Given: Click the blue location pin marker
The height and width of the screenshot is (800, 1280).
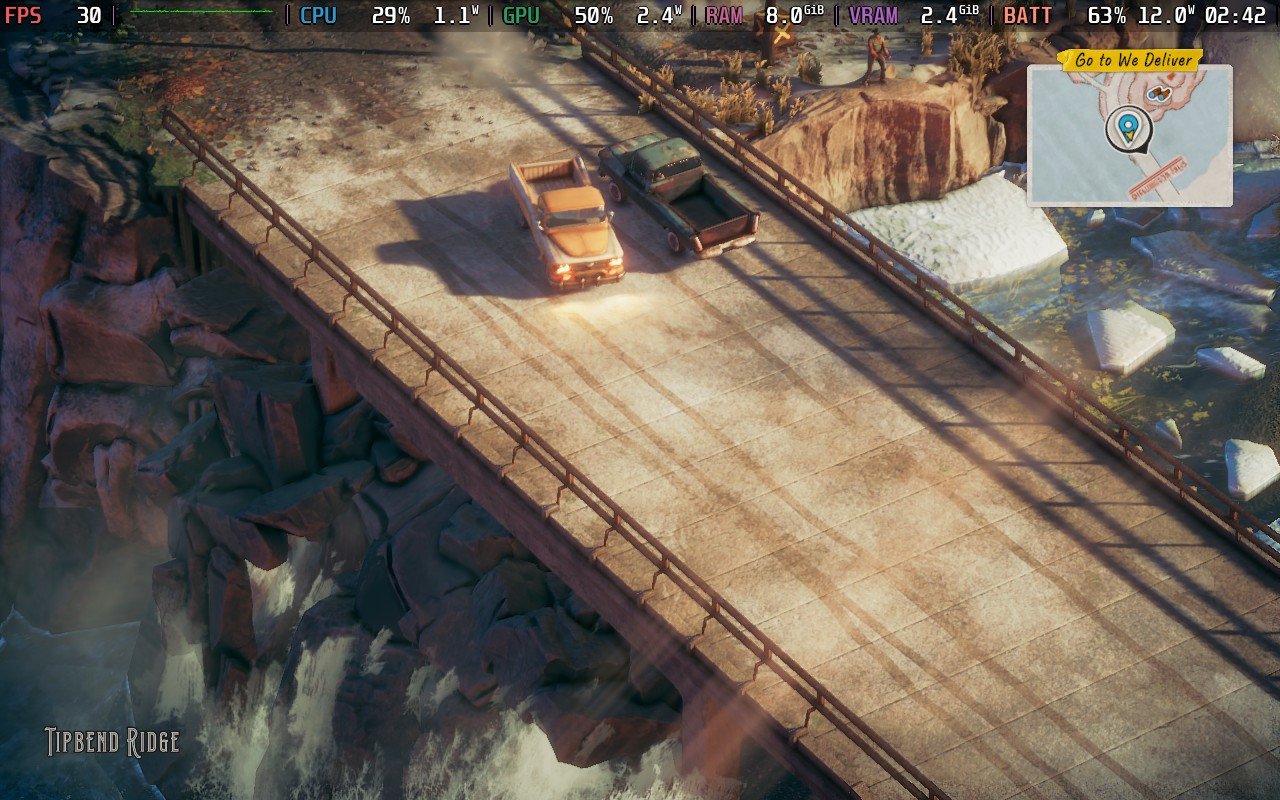Looking at the screenshot, I should [1128, 128].
